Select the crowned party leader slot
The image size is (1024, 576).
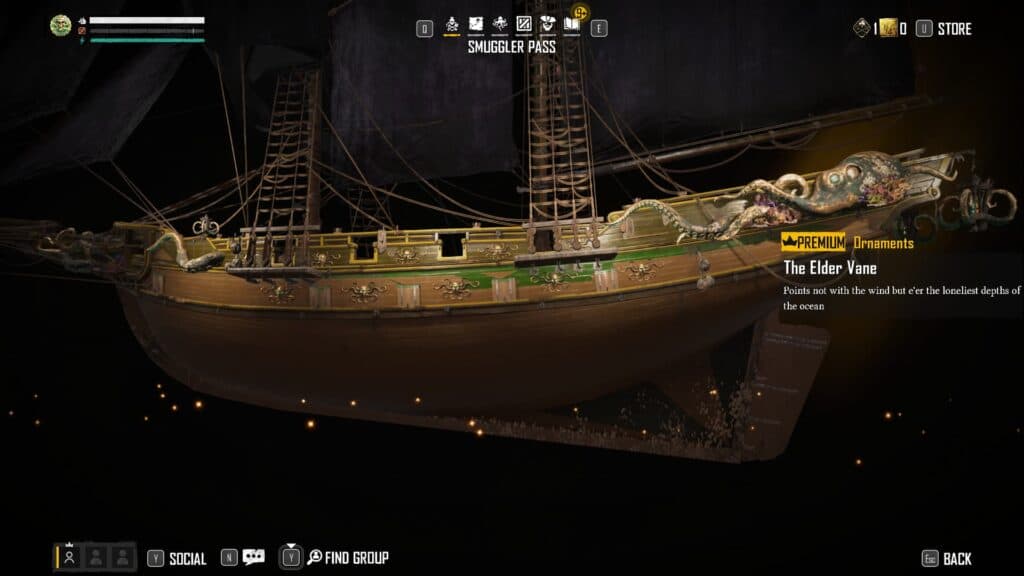(69, 557)
